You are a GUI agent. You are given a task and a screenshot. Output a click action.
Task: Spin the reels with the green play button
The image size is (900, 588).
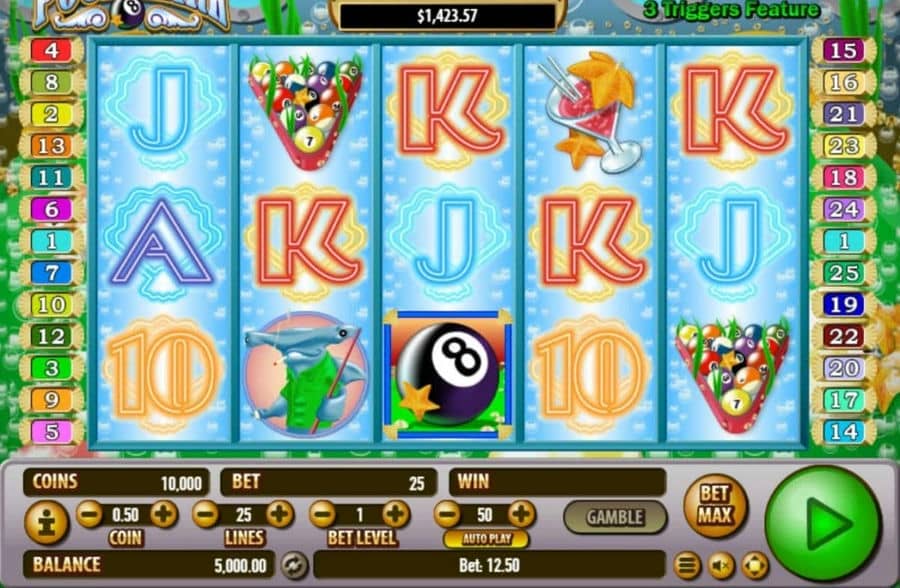click(822, 524)
